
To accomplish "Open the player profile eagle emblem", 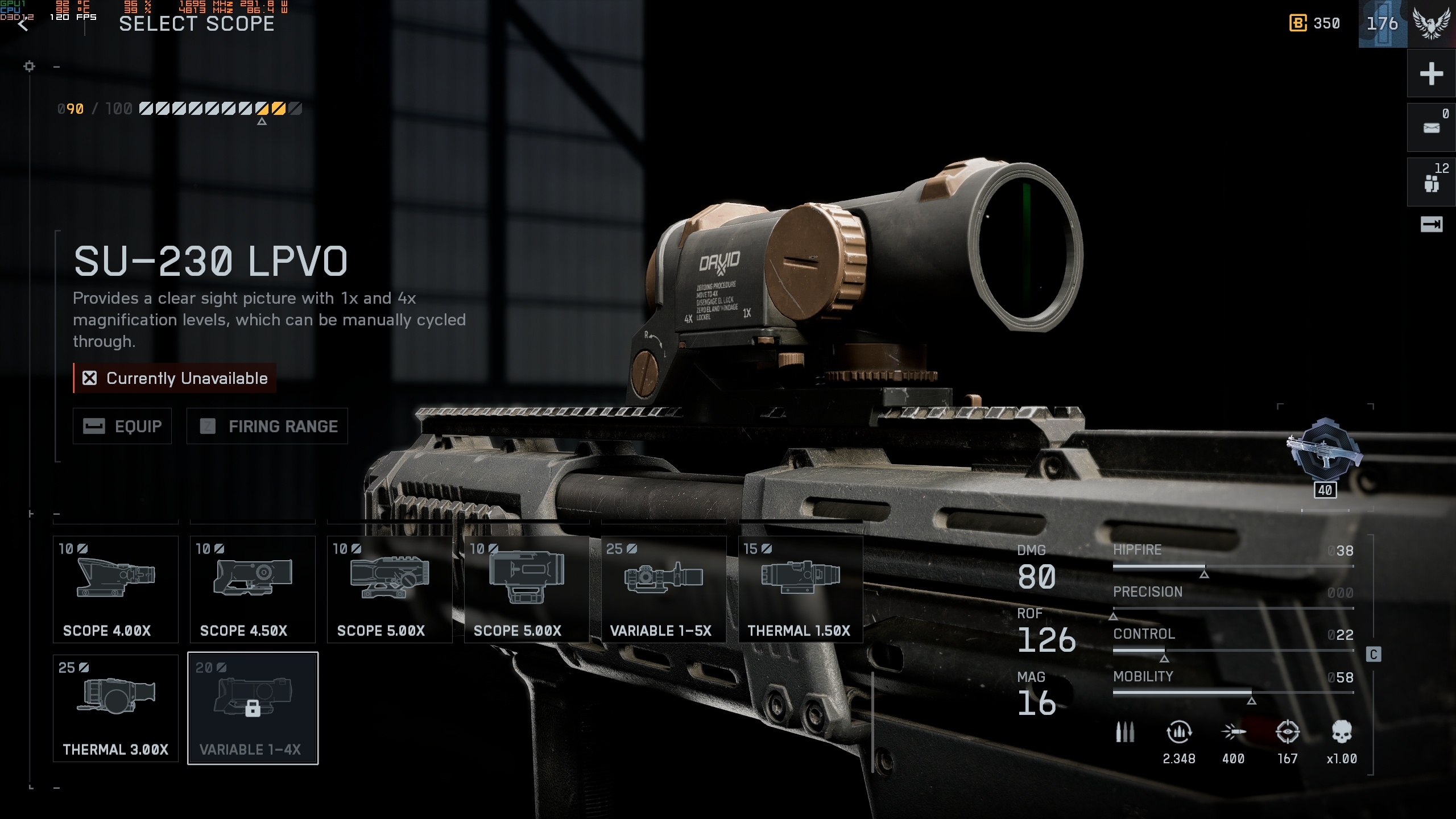I will coord(1431,24).
